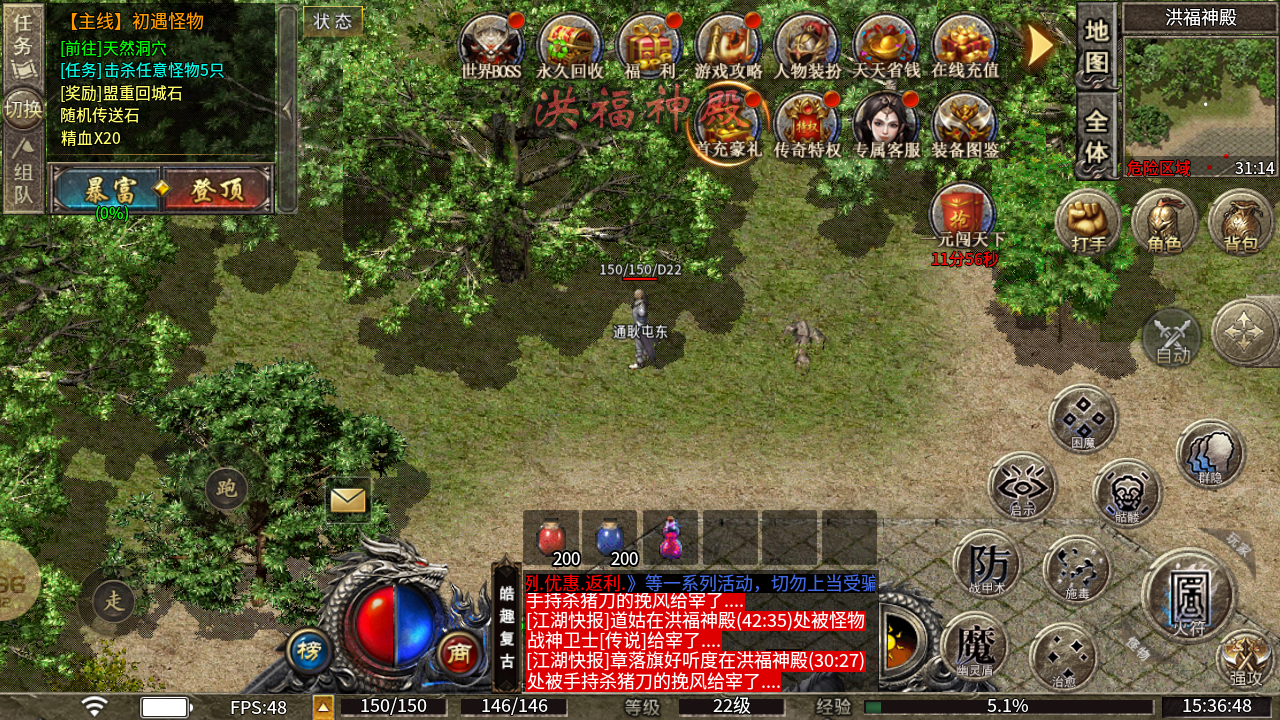Open the mail envelope icon
Image resolution: width=1280 pixels, height=720 pixels.
[x=348, y=499]
